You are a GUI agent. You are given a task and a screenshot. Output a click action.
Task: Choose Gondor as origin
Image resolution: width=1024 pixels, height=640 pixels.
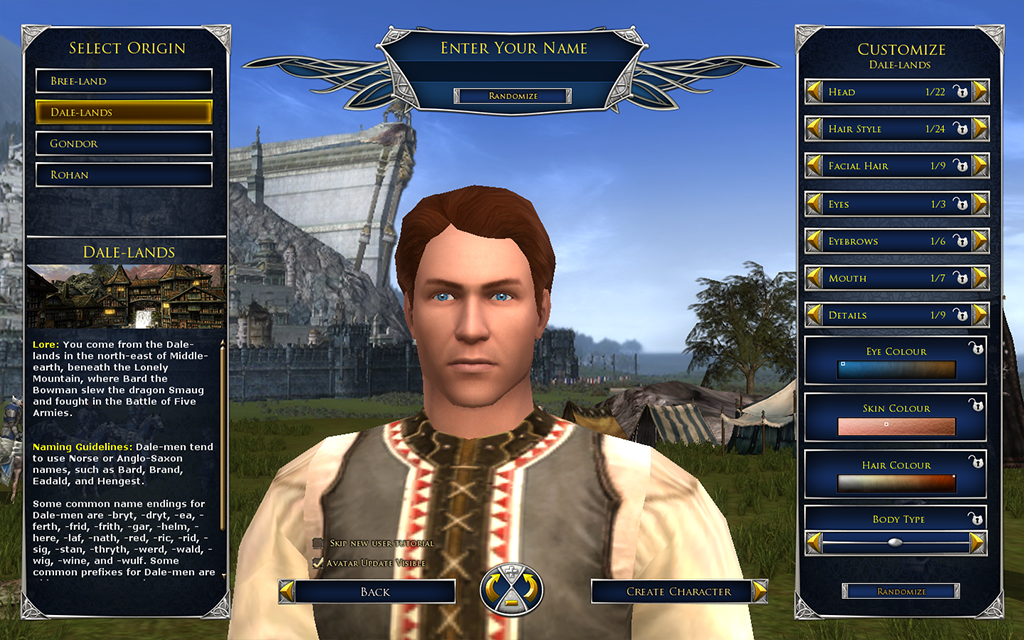point(124,144)
